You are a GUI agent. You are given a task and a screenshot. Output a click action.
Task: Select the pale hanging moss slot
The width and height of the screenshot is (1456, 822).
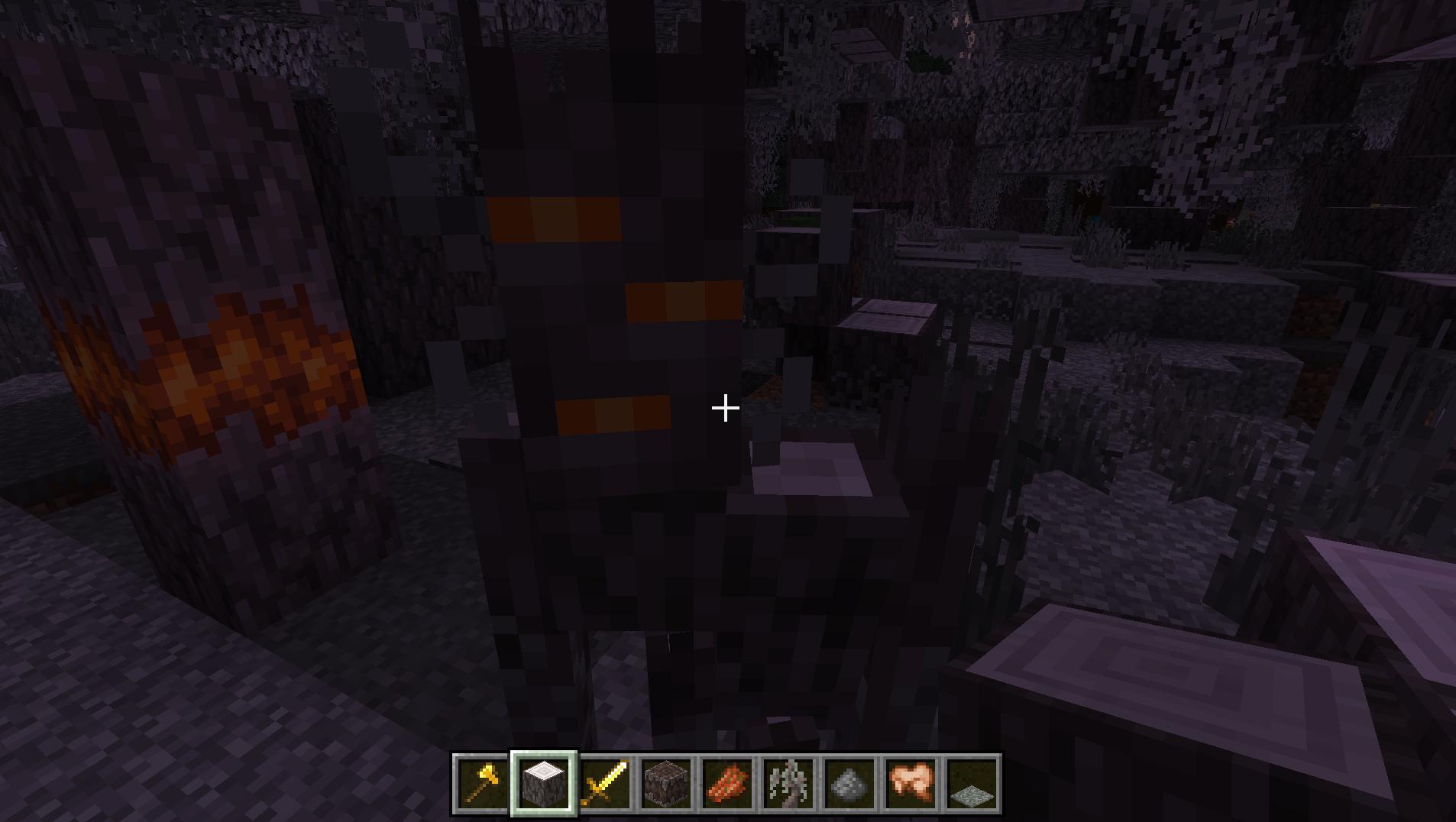(788, 784)
